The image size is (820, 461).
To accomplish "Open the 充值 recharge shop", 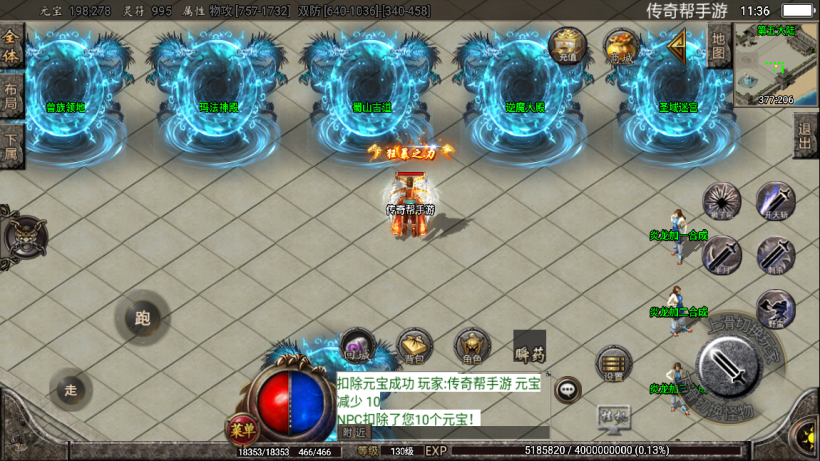I will point(567,46).
